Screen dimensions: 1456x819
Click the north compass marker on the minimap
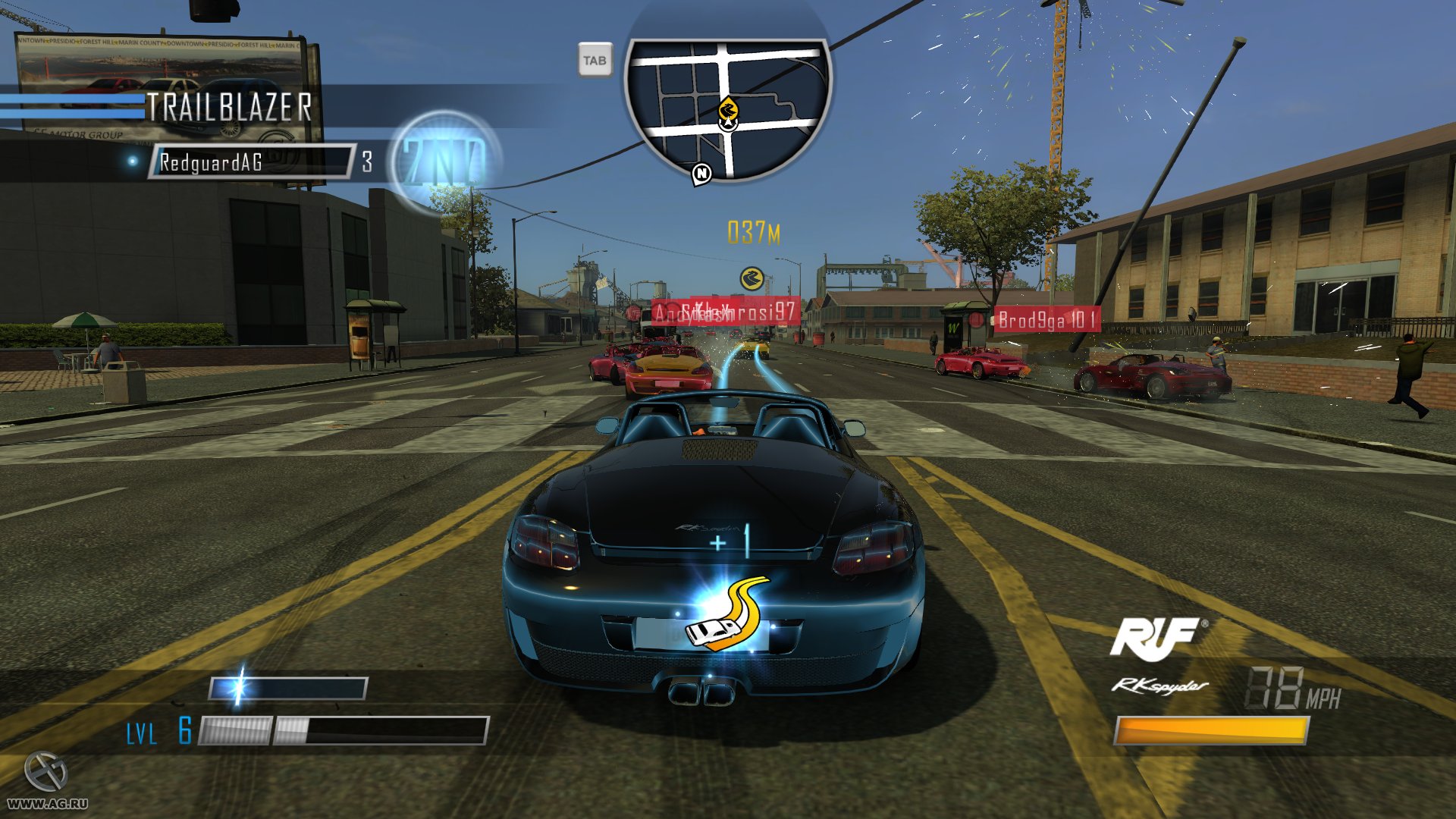pyautogui.click(x=702, y=174)
